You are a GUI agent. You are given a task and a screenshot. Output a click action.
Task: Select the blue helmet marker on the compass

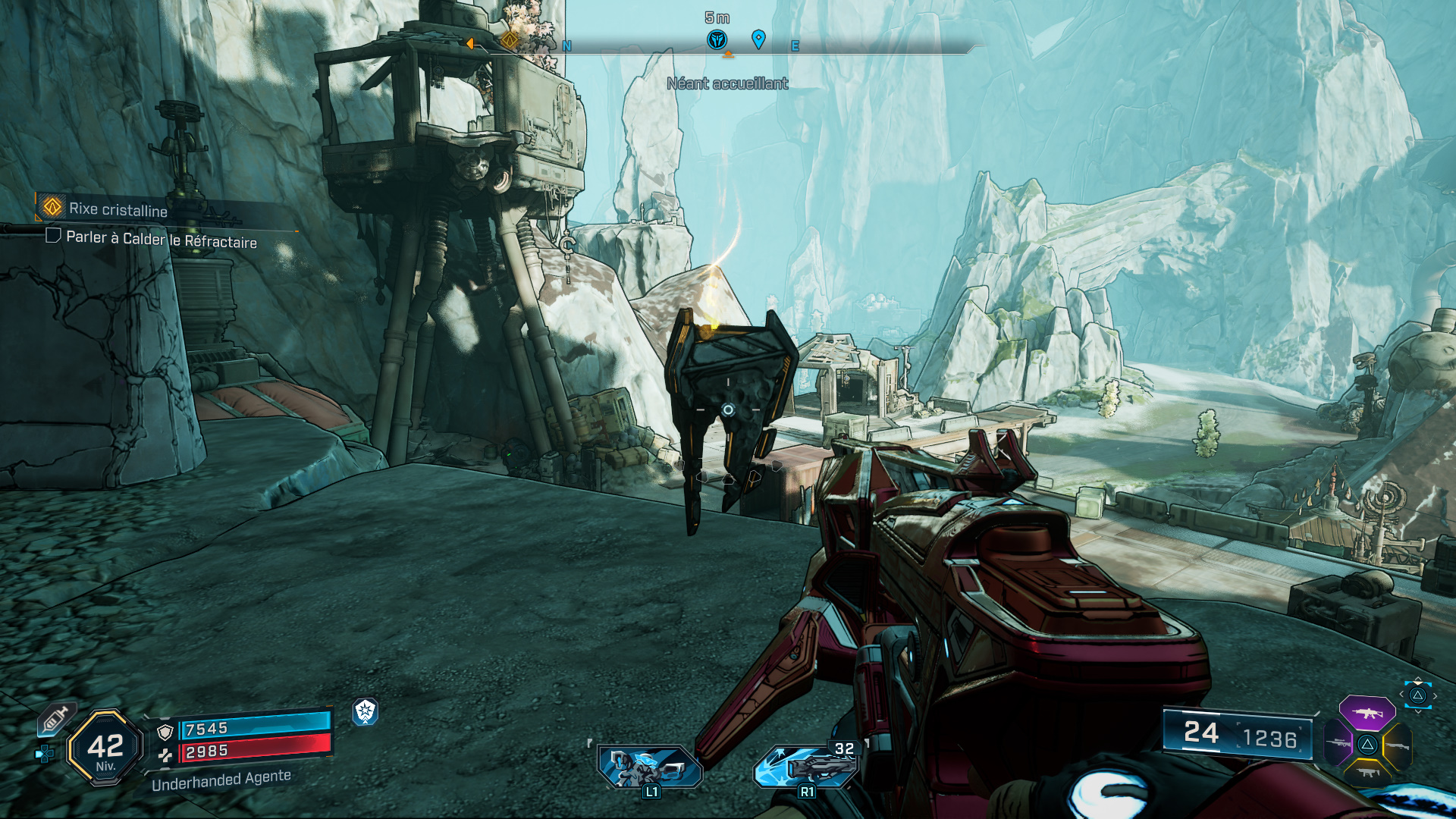coord(717,39)
